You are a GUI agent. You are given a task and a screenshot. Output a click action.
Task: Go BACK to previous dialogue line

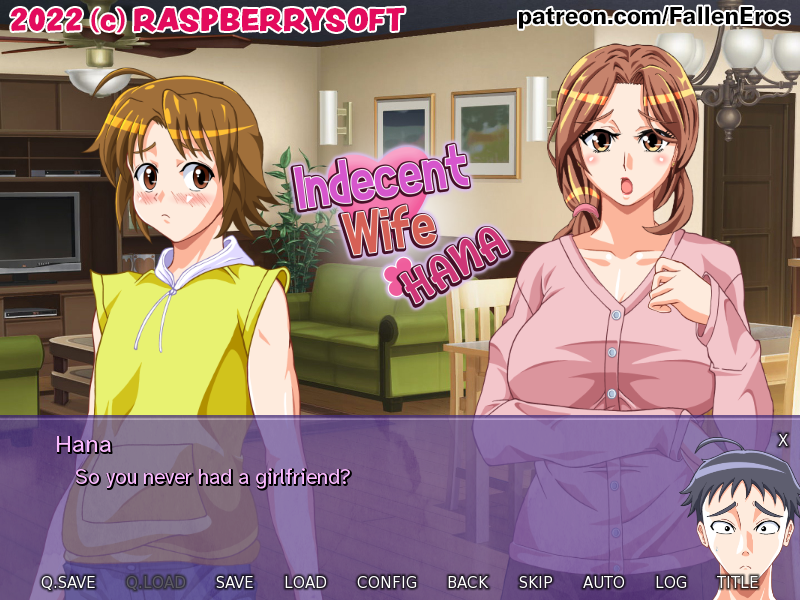468,582
